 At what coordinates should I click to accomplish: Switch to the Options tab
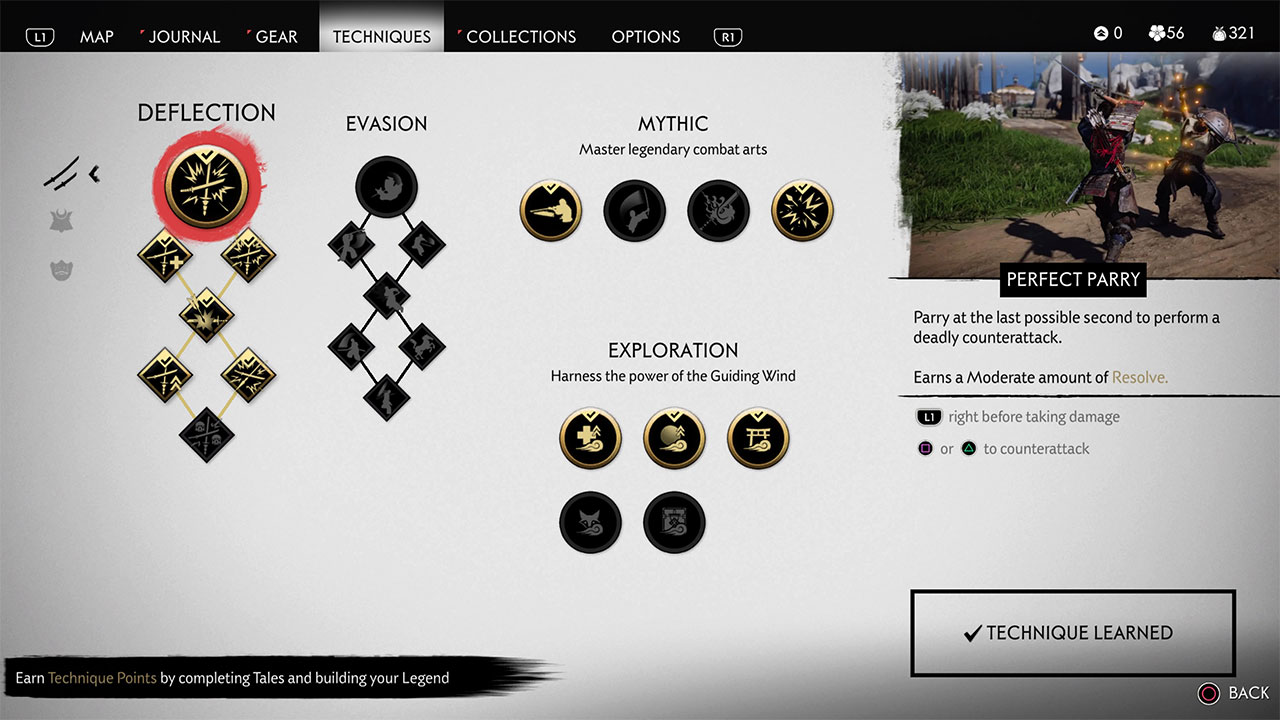[646, 36]
